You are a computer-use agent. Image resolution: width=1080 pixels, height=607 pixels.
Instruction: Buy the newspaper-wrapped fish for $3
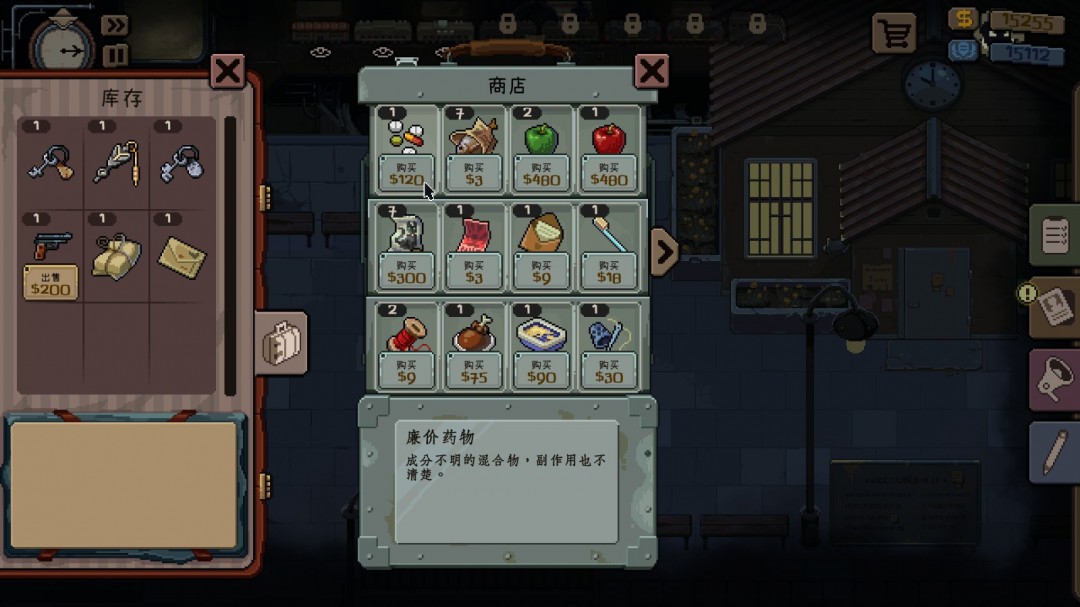[474, 174]
